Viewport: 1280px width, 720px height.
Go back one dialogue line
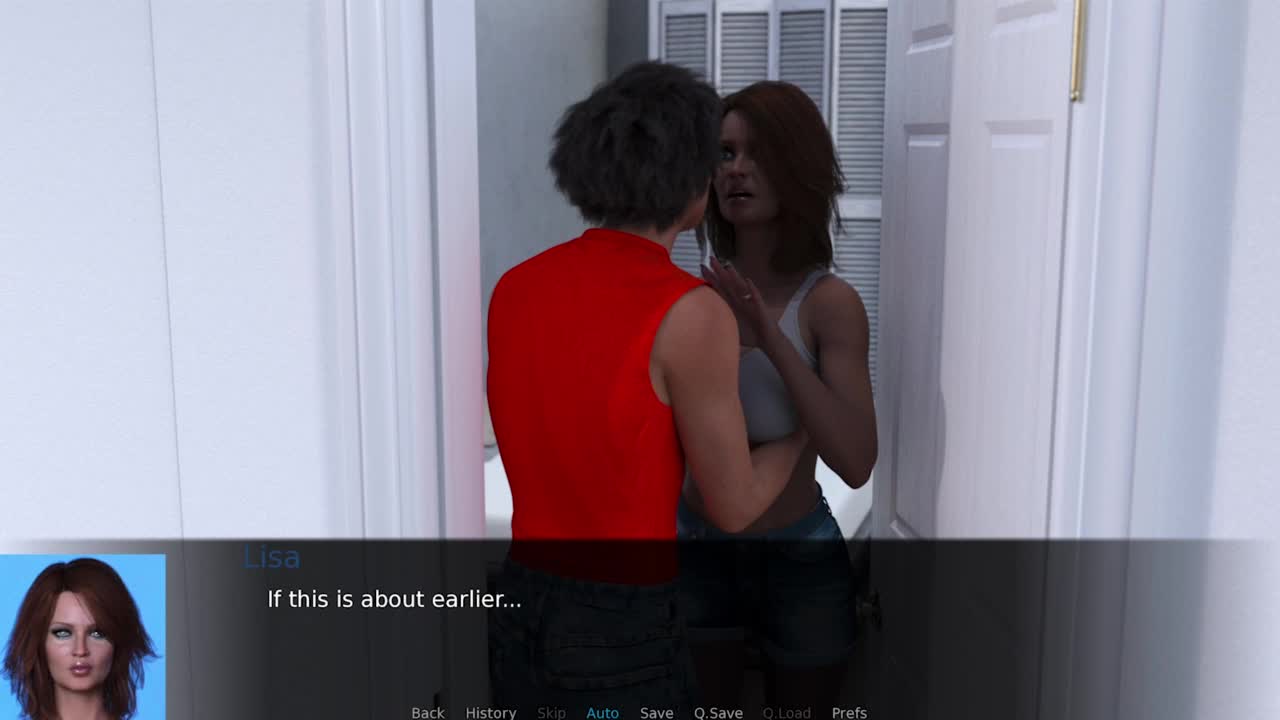tap(428, 712)
